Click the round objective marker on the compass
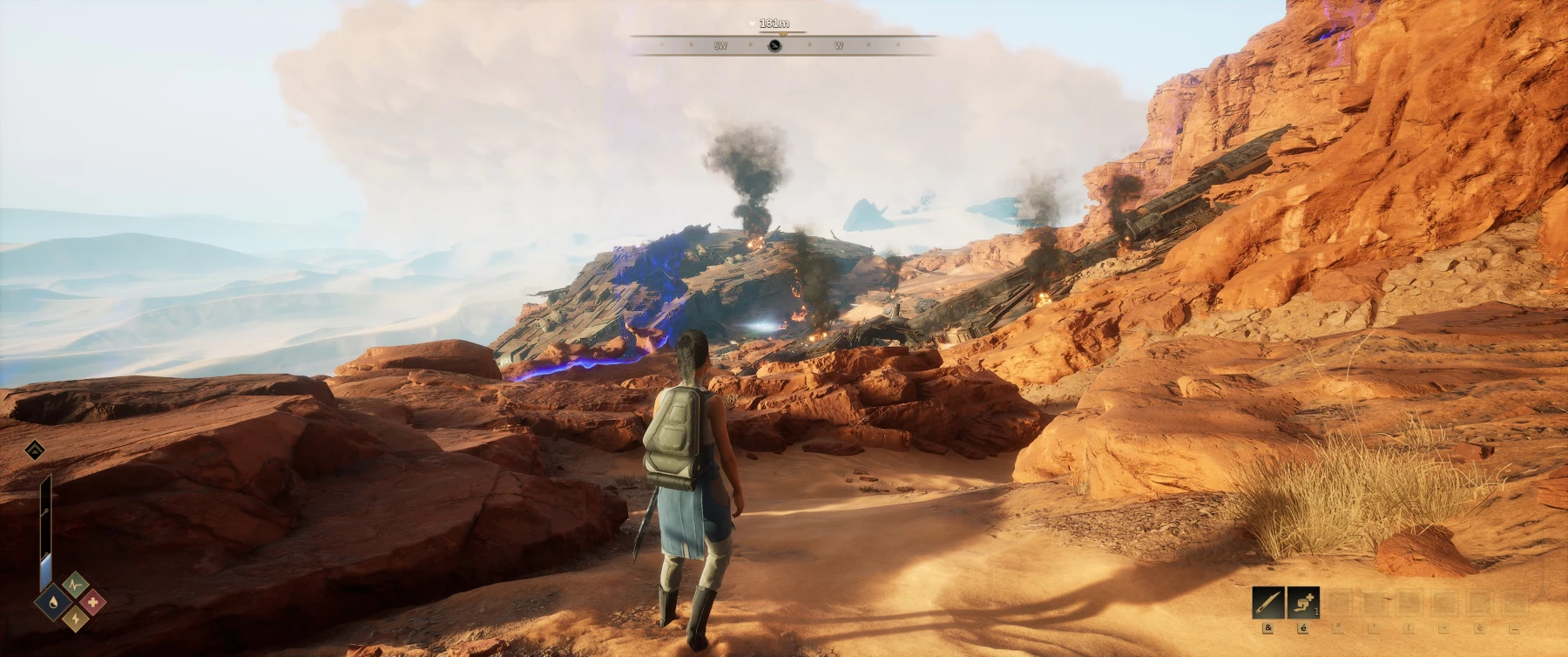This screenshot has height=657, width=1568. (x=774, y=45)
